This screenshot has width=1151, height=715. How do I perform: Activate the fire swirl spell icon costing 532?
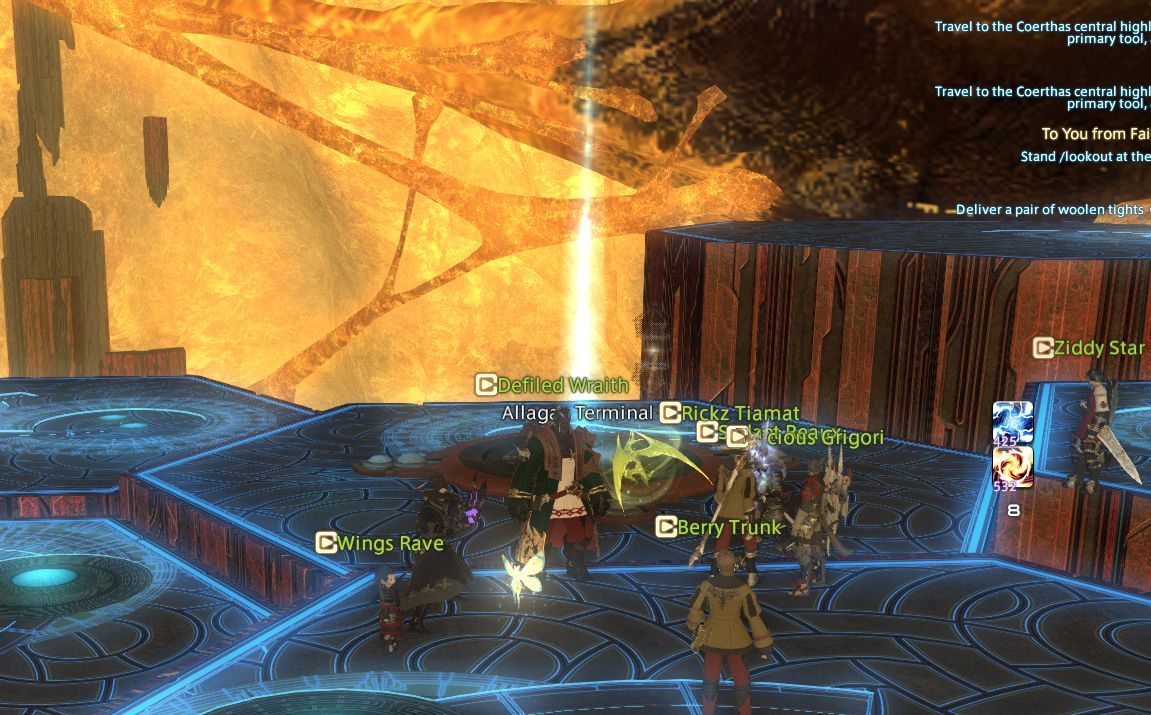(x=1012, y=467)
